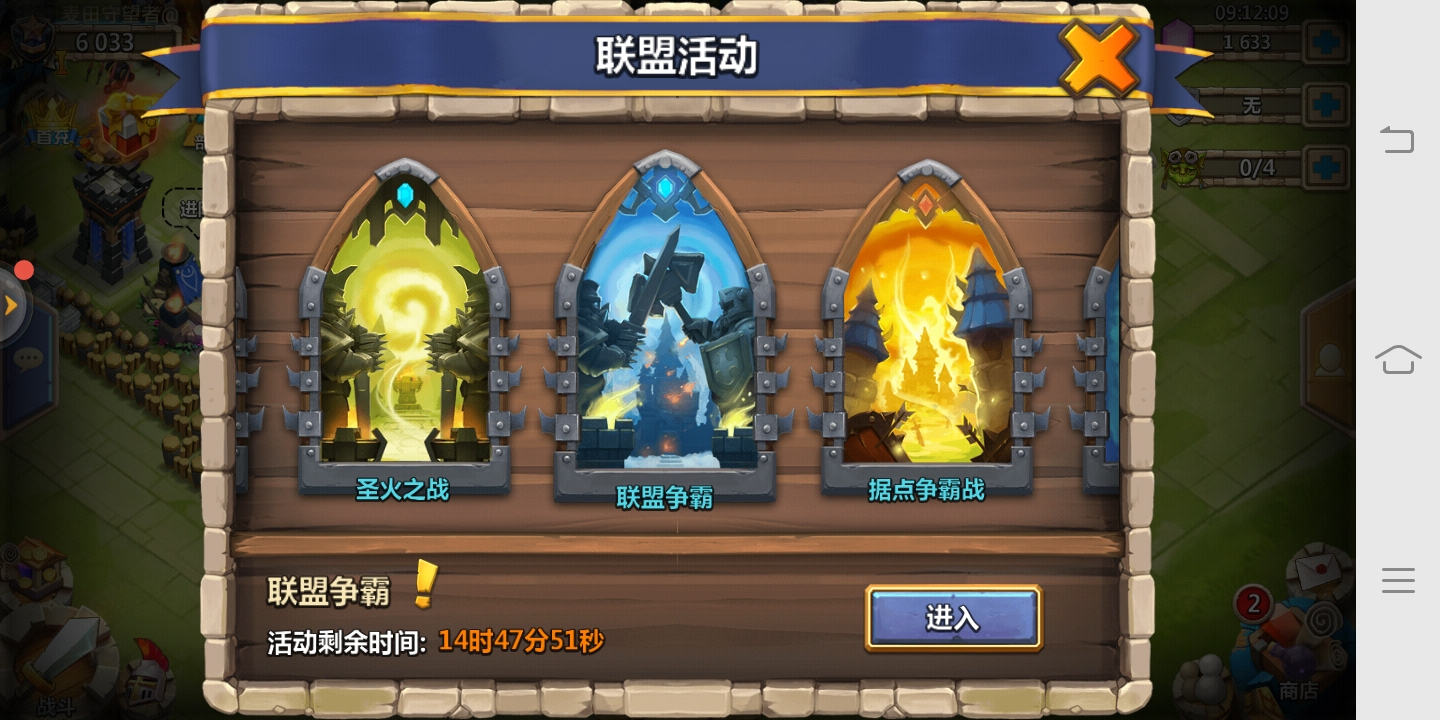The width and height of the screenshot is (1440, 720).
Task: Open the Android menu with three lines
Action: (x=1398, y=580)
